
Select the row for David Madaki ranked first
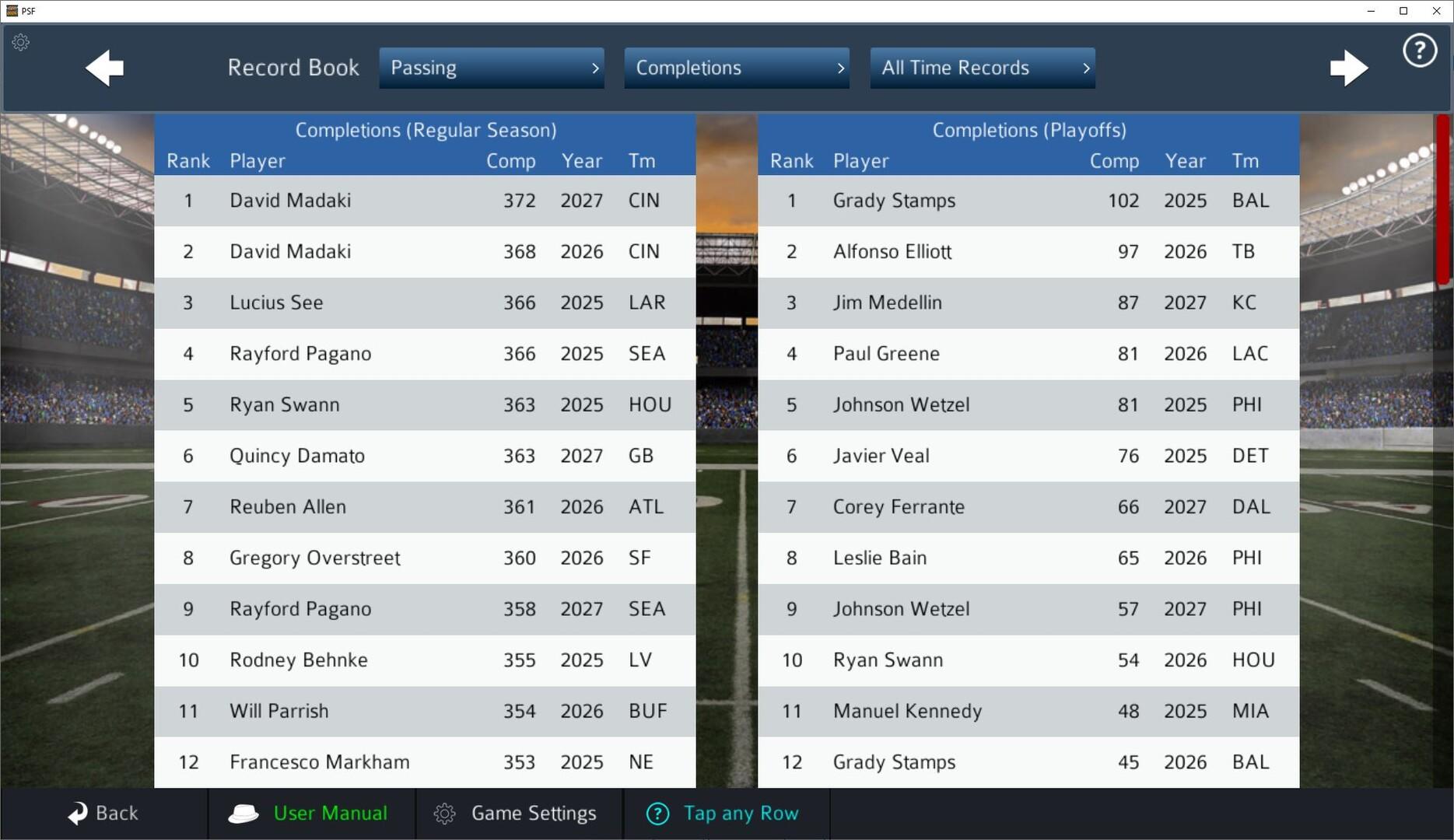tap(426, 201)
